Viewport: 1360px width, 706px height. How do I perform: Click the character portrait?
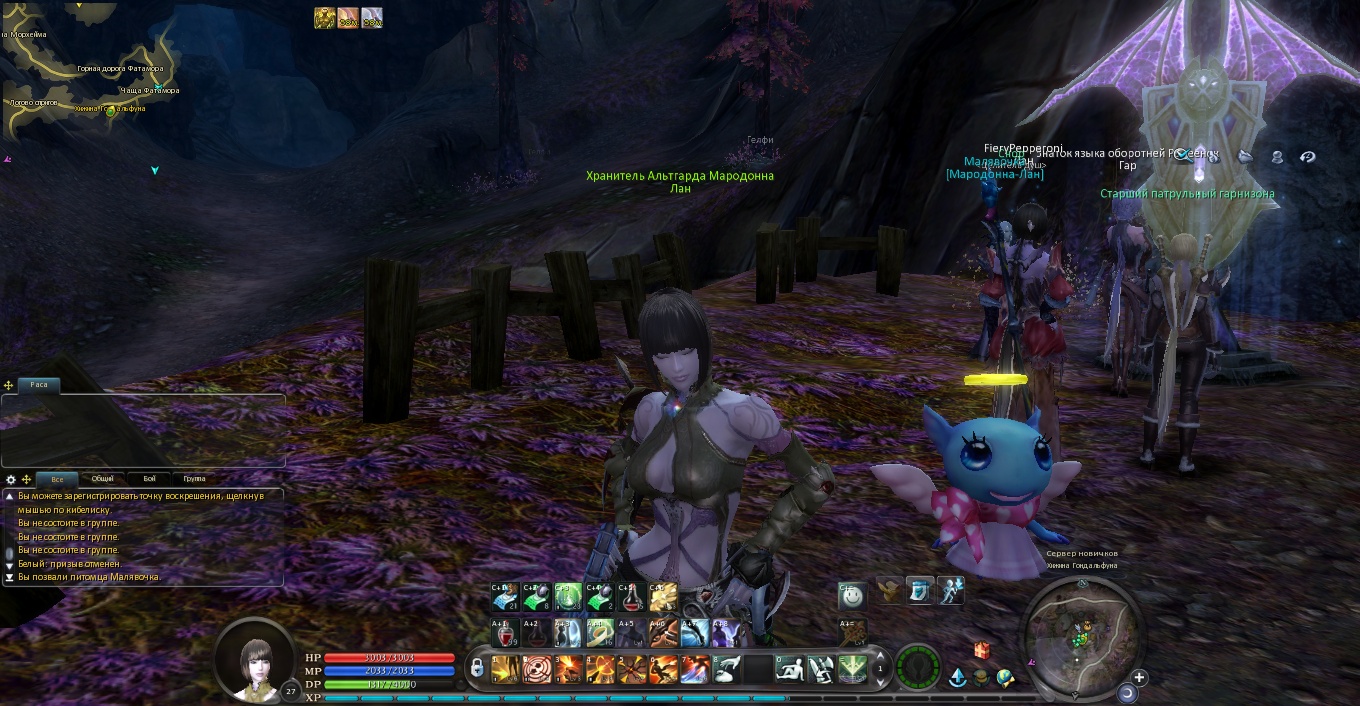tap(255, 659)
